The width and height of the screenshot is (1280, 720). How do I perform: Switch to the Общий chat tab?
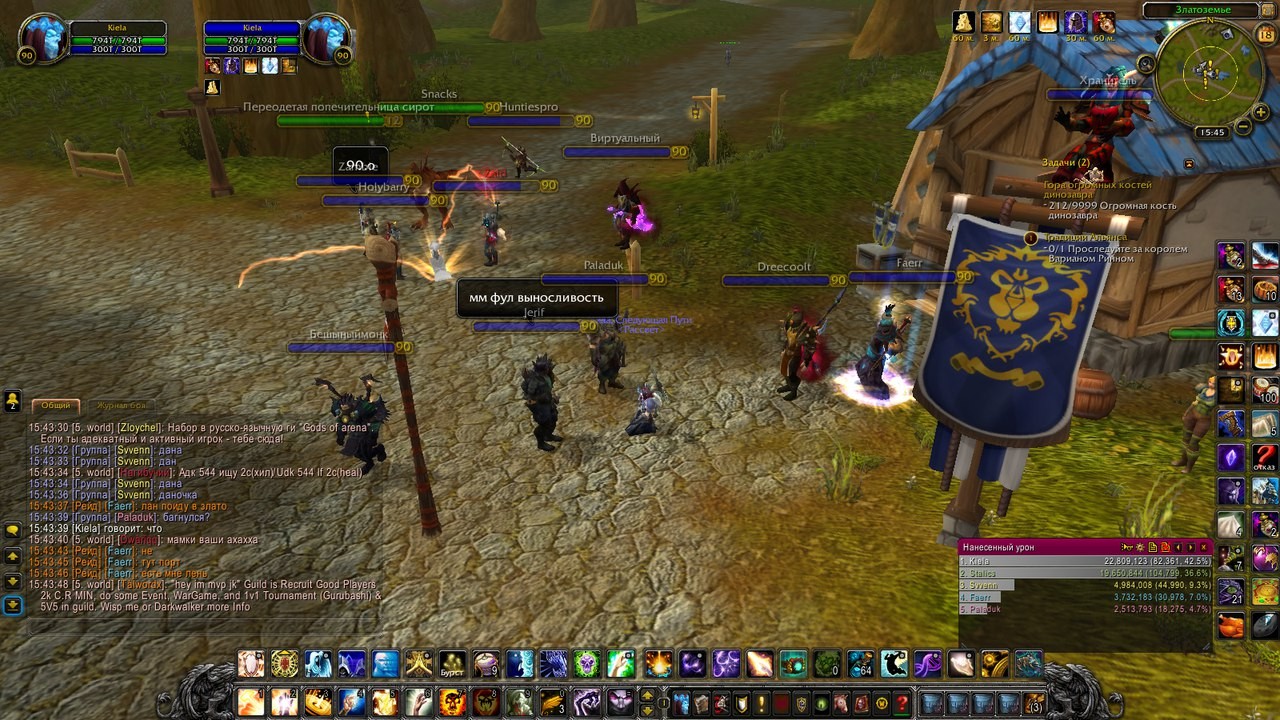56,406
